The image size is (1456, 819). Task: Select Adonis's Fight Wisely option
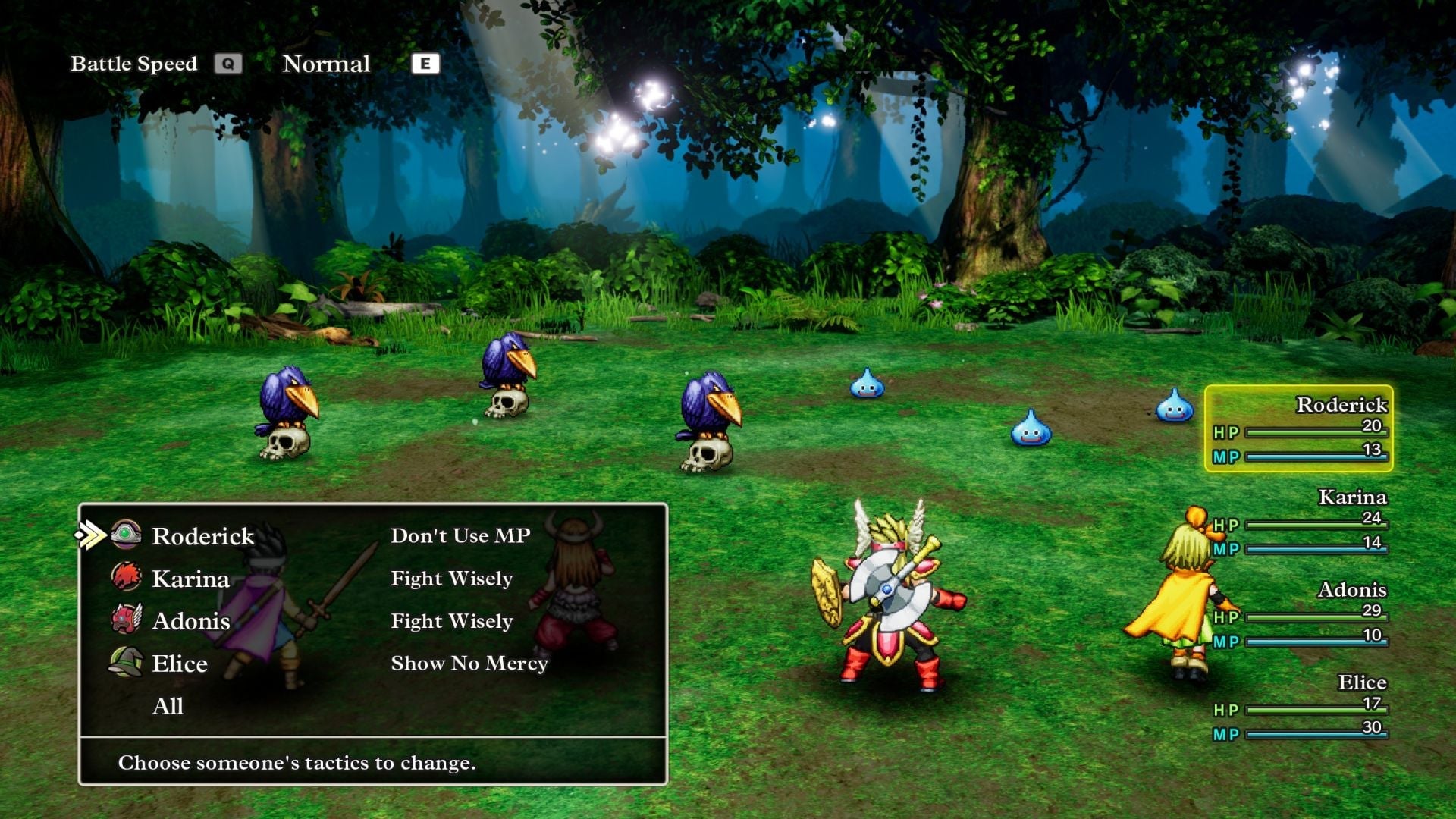[451, 621]
